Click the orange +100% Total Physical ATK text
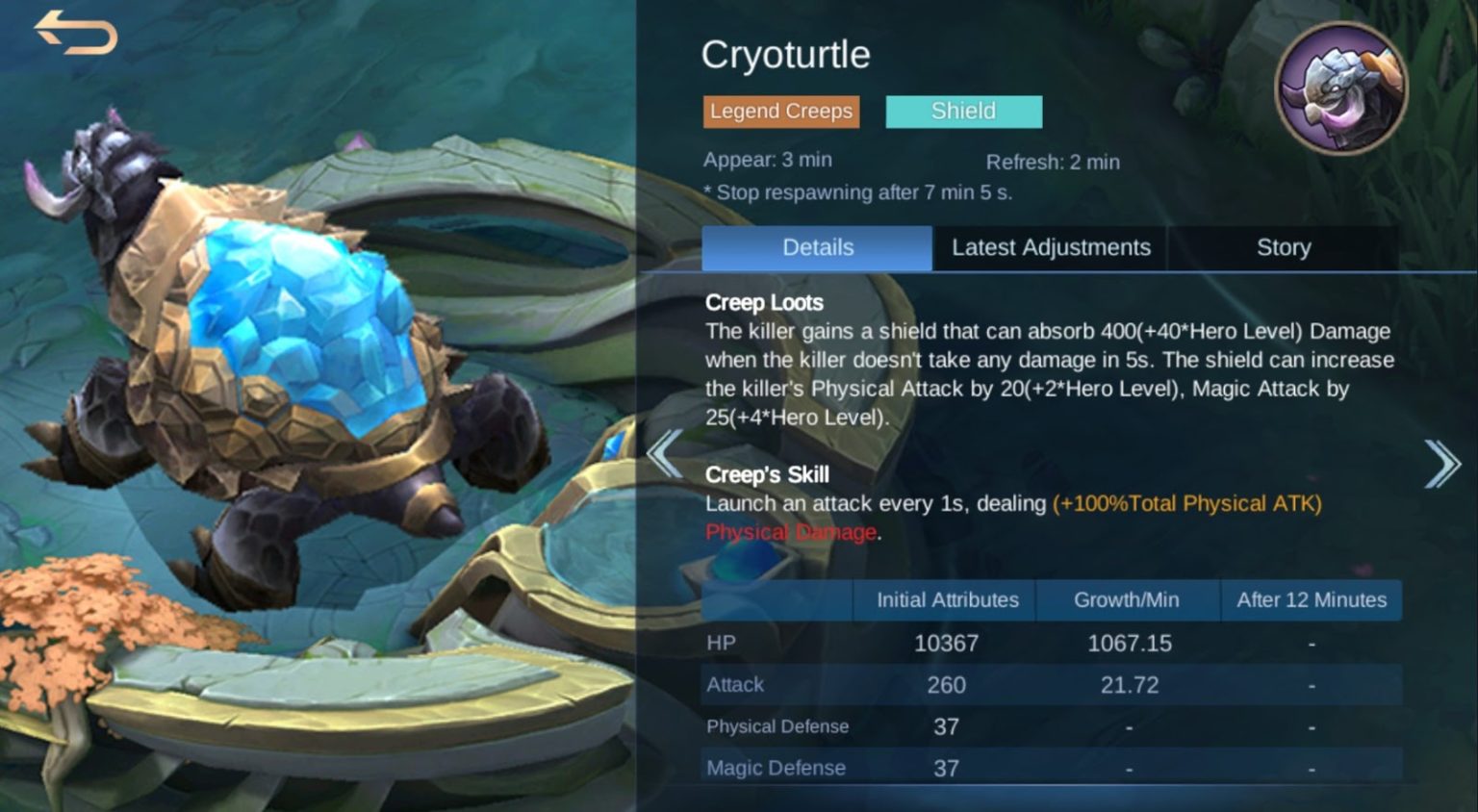1478x812 pixels. pos(1189,503)
